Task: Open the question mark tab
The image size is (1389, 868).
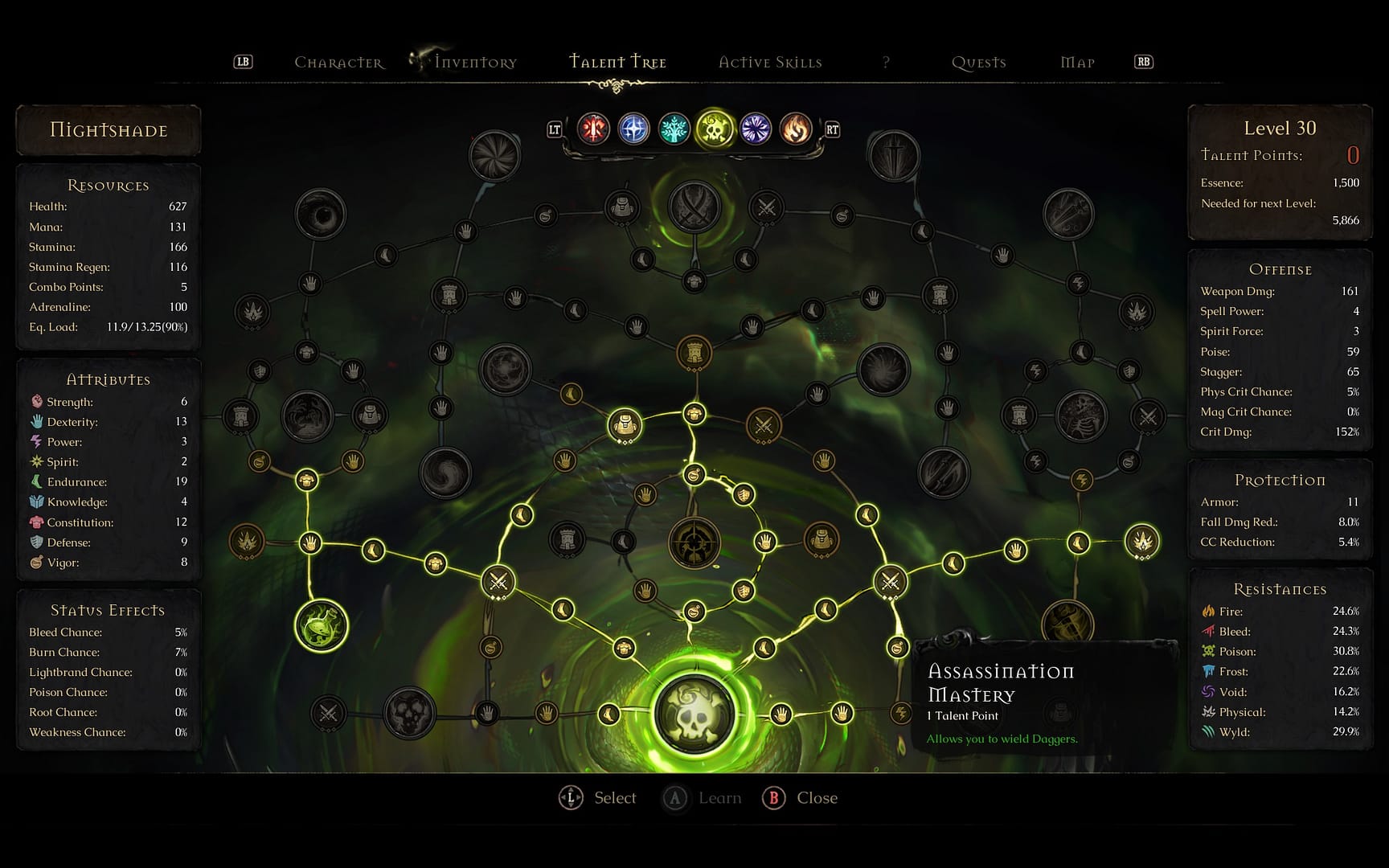Action: click(886, 63)
